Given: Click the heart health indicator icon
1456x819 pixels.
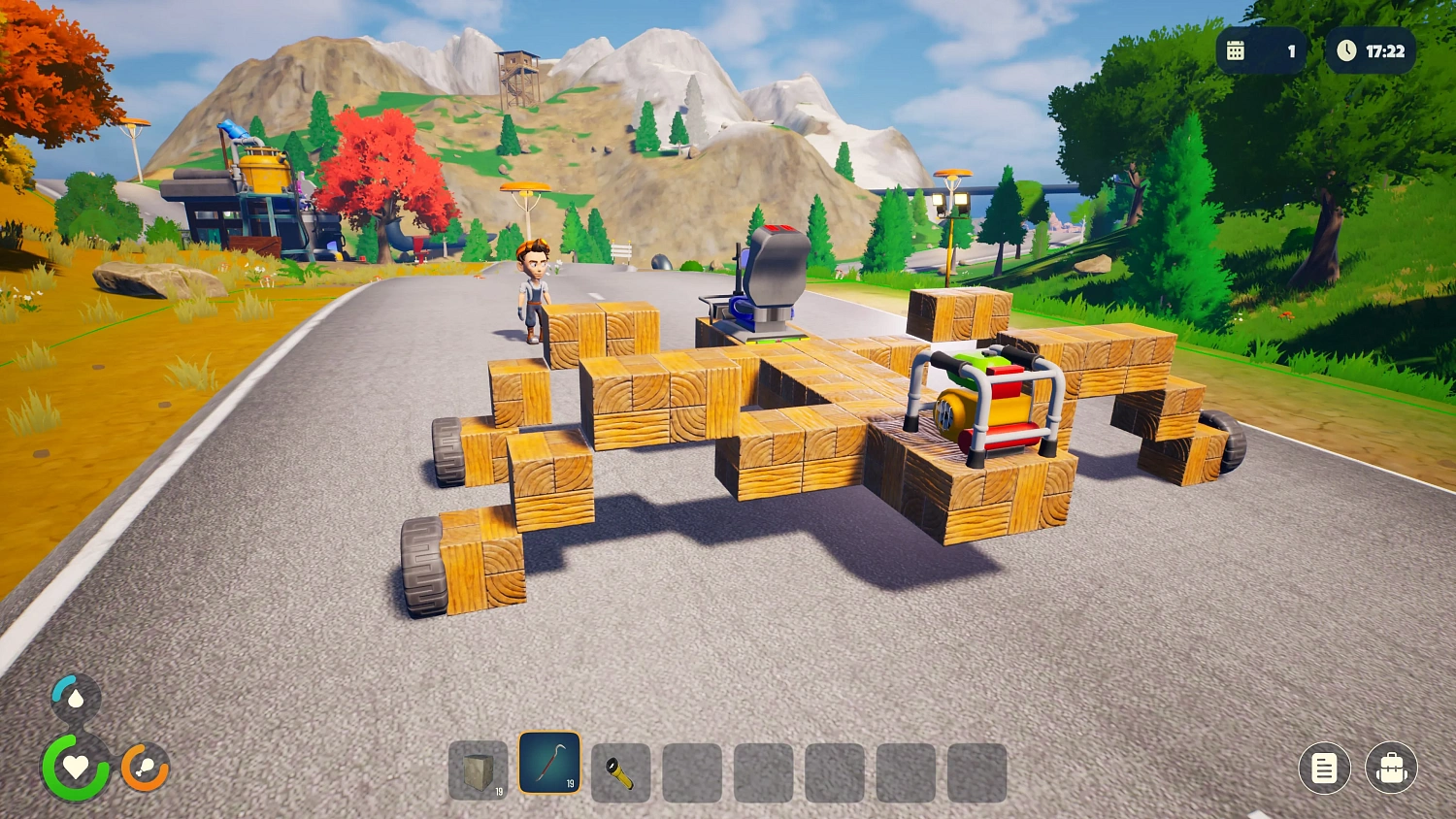Looking at the screenshot, I should (75, 769).
